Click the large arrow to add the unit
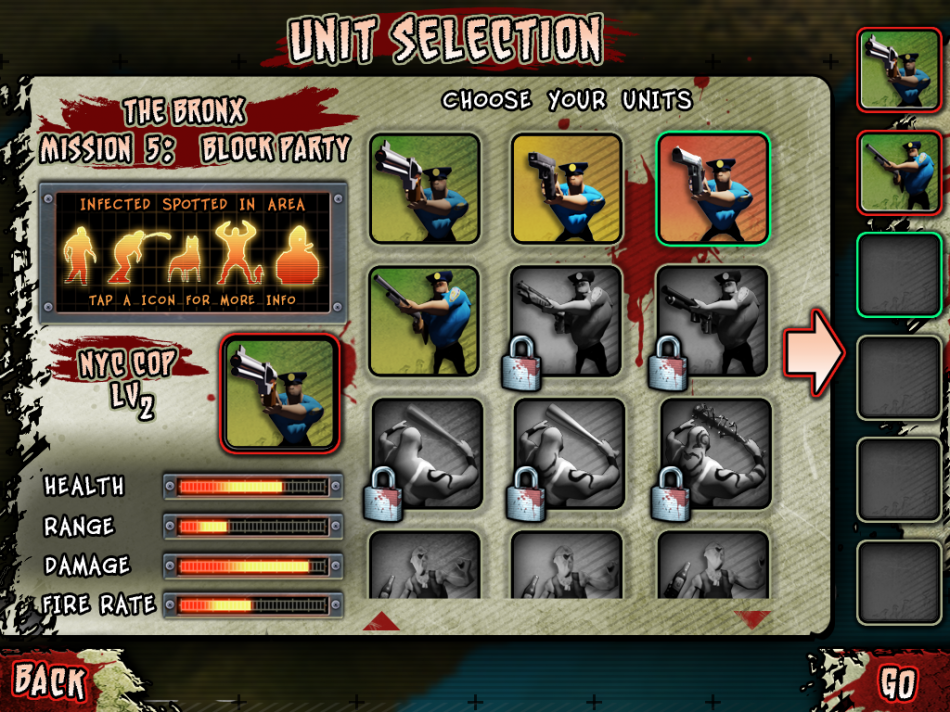 [814, 353]
